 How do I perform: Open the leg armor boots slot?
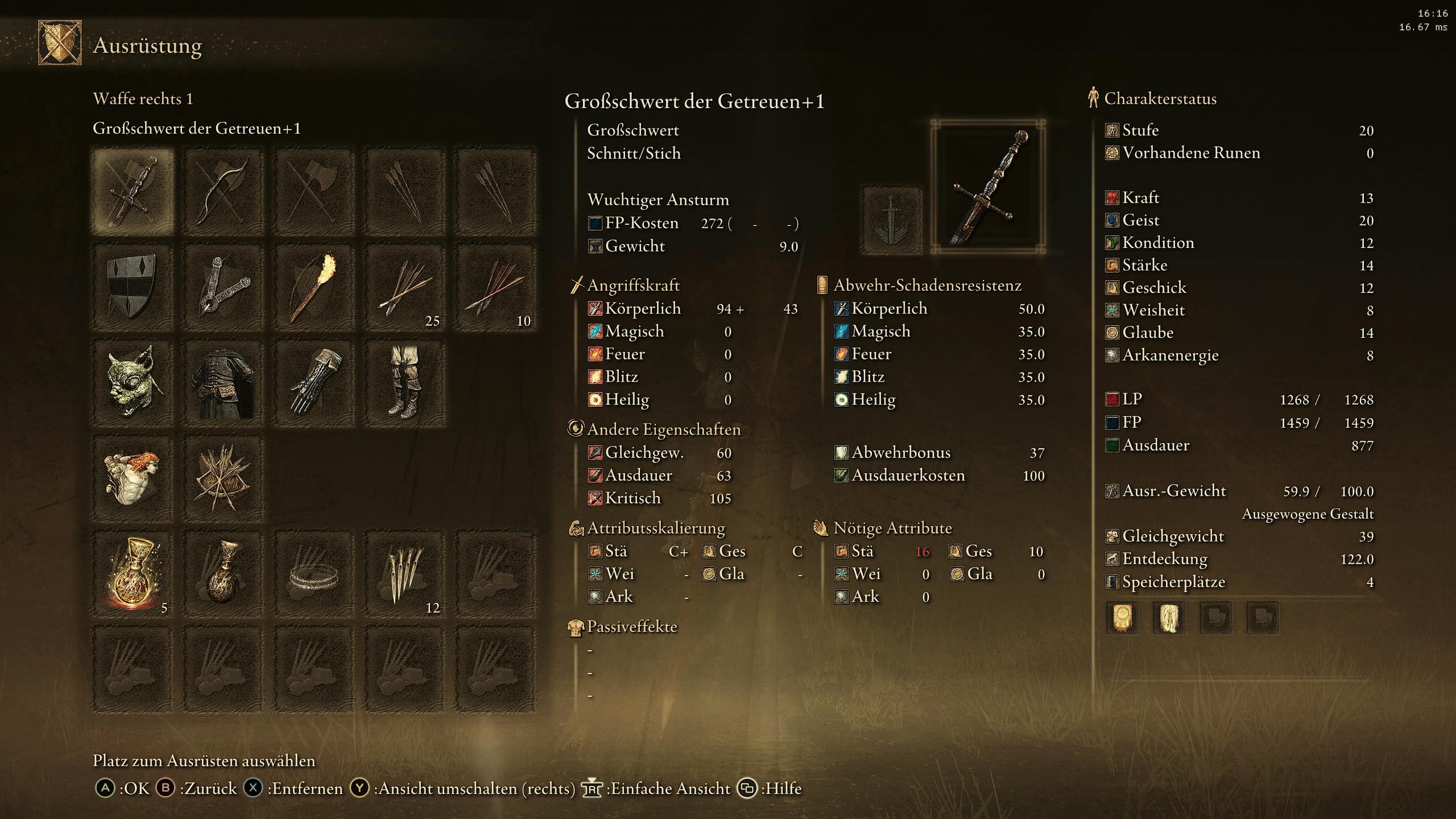405,383
